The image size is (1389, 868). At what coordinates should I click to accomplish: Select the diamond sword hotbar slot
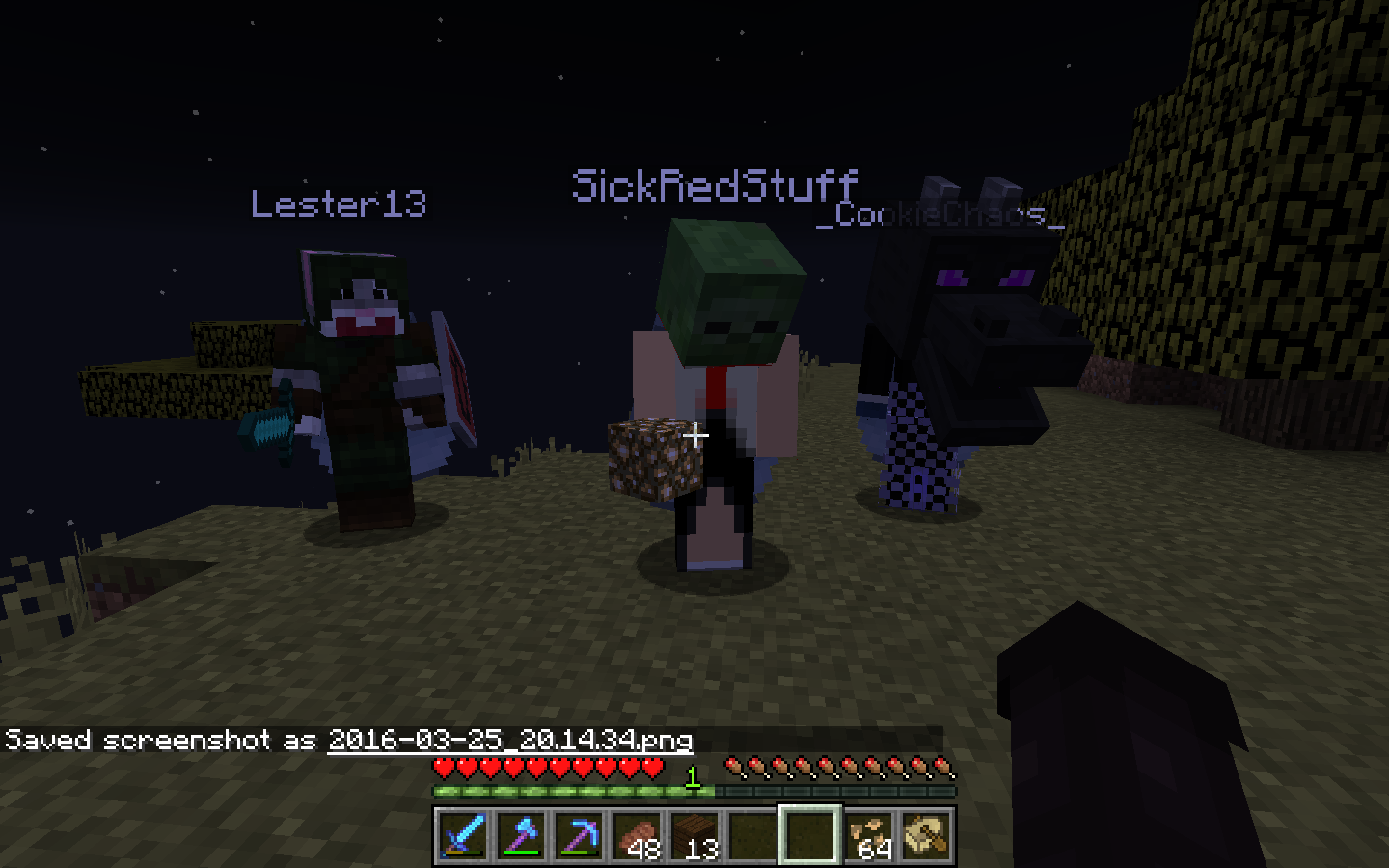463,834
